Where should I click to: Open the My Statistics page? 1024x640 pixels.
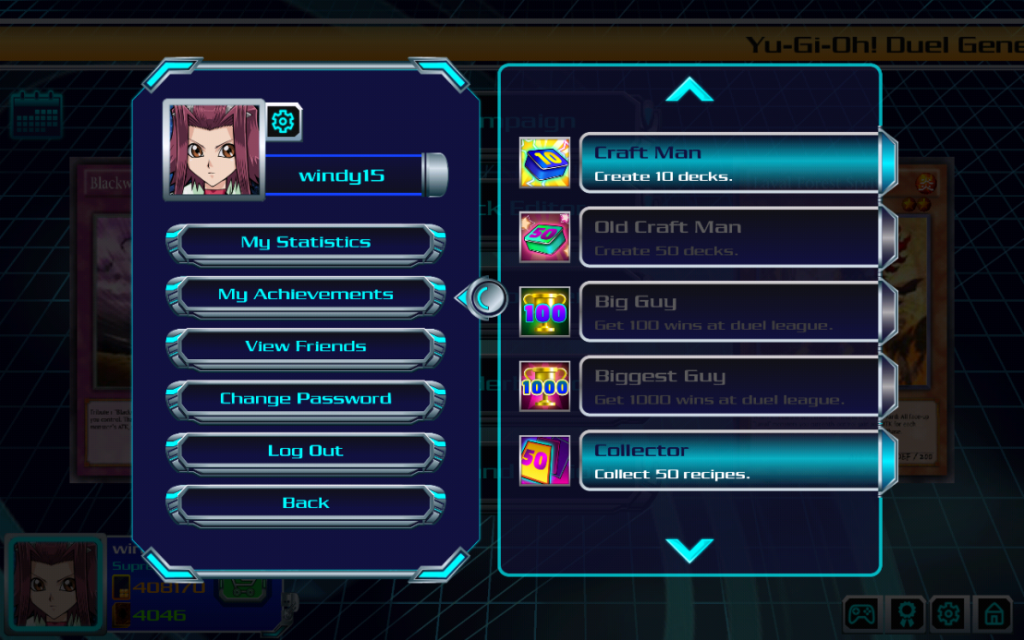tap(305, 243)
